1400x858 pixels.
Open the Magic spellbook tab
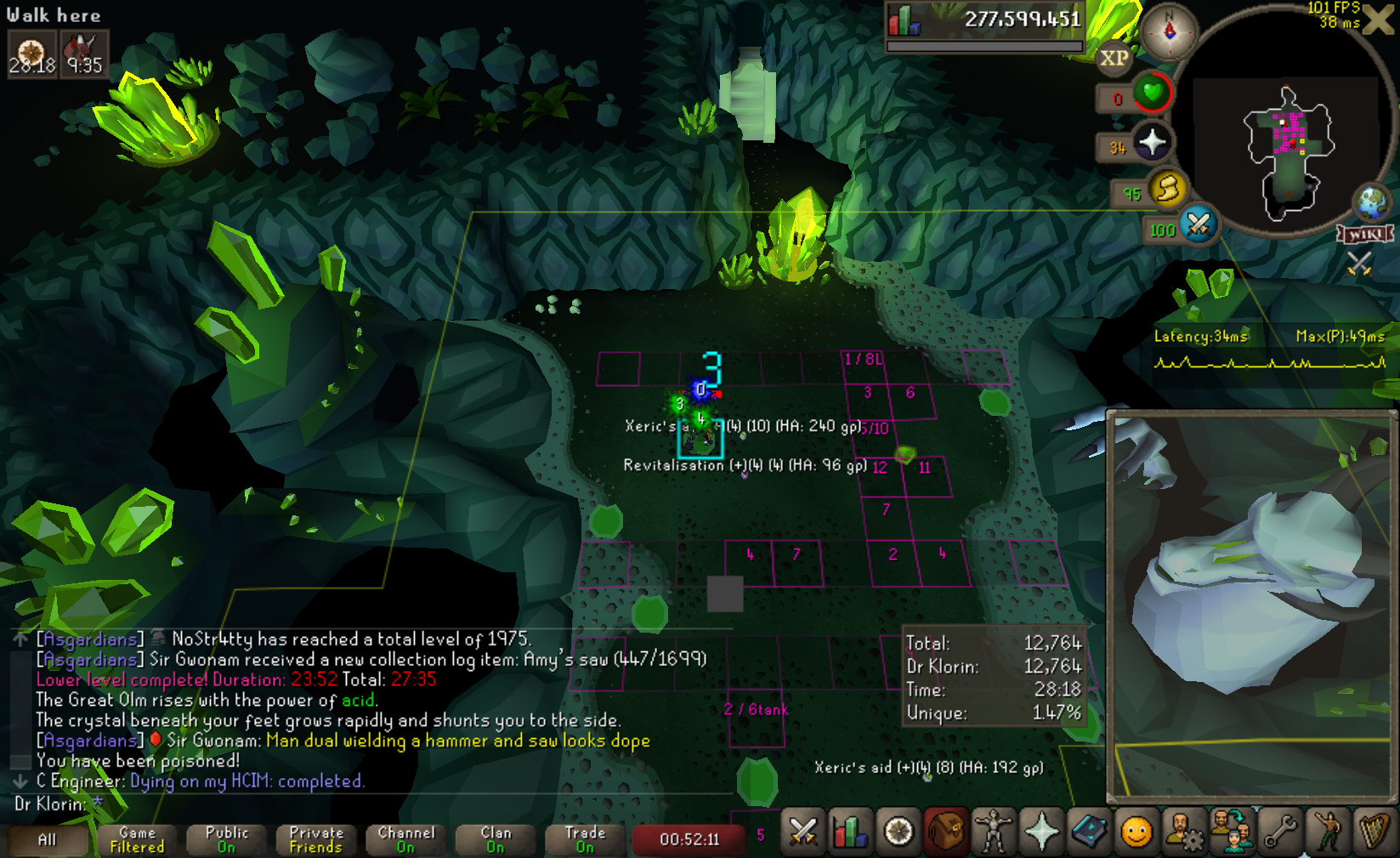coord(1088,831)
